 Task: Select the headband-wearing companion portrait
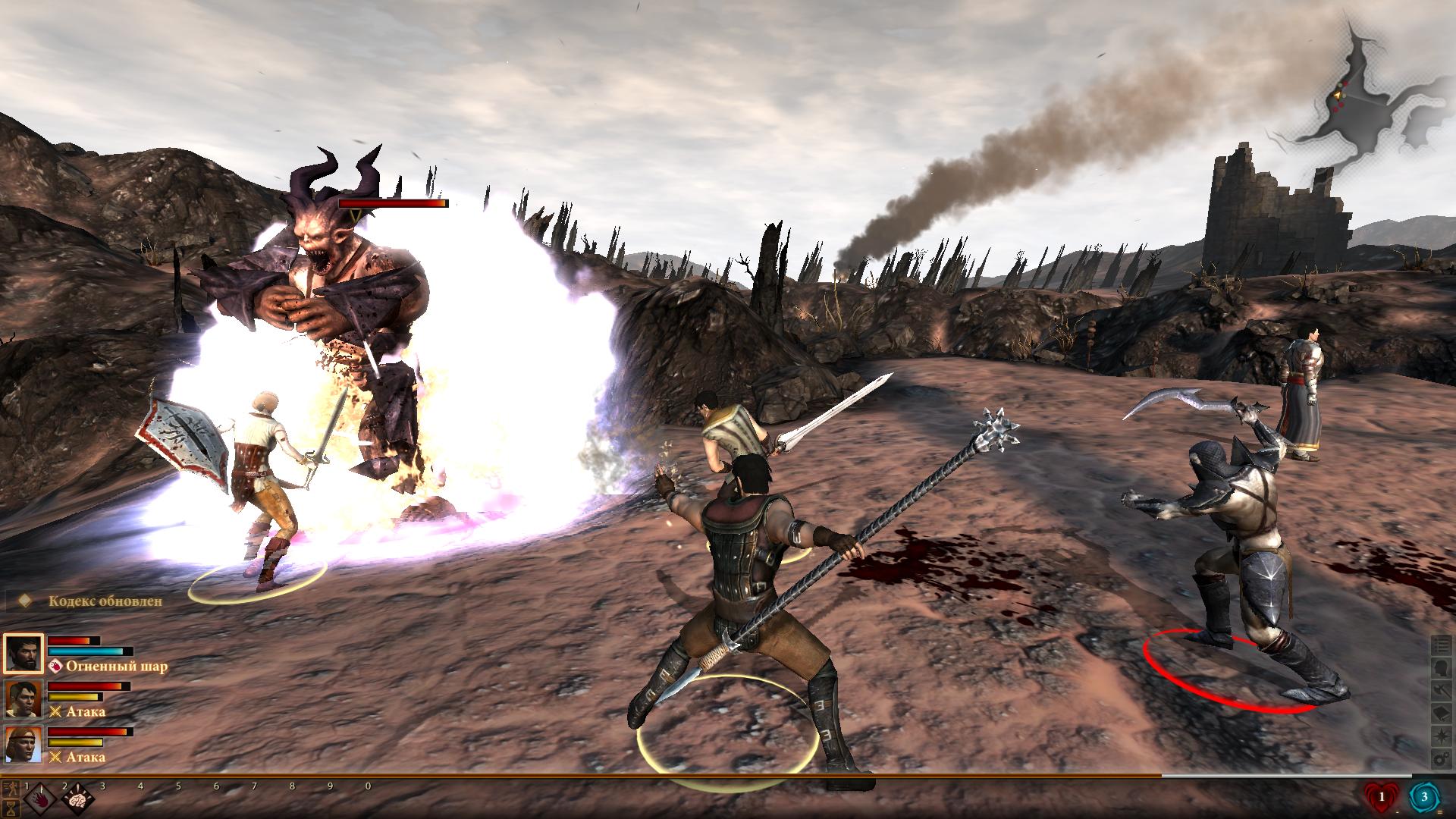[x=23, y=744]
